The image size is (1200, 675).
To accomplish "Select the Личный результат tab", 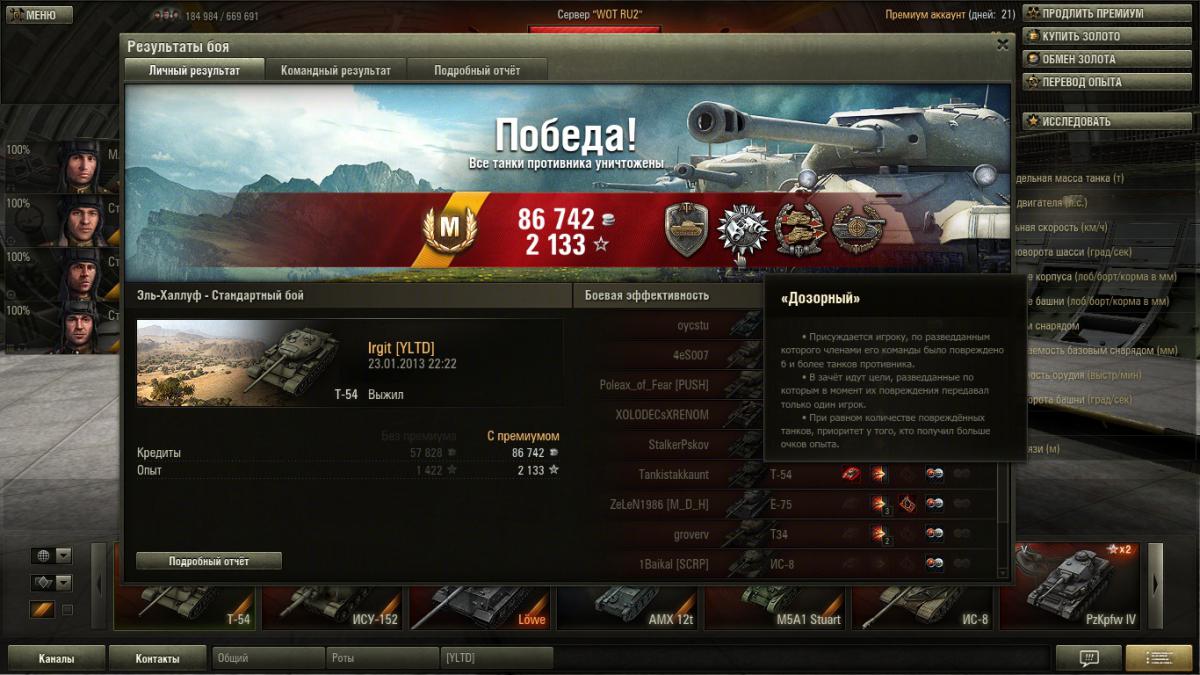I will [195, 70].
